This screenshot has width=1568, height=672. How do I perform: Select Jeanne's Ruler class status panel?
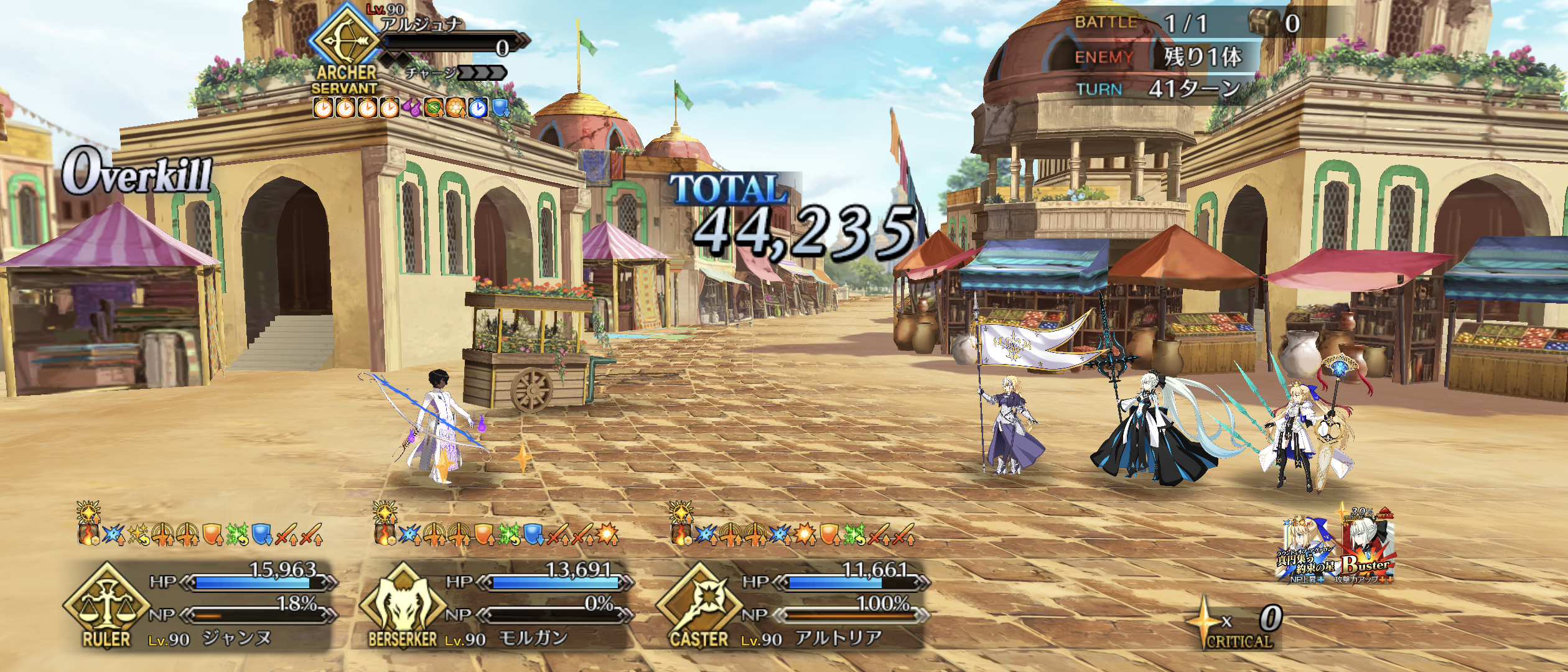[x=199, y=604]
